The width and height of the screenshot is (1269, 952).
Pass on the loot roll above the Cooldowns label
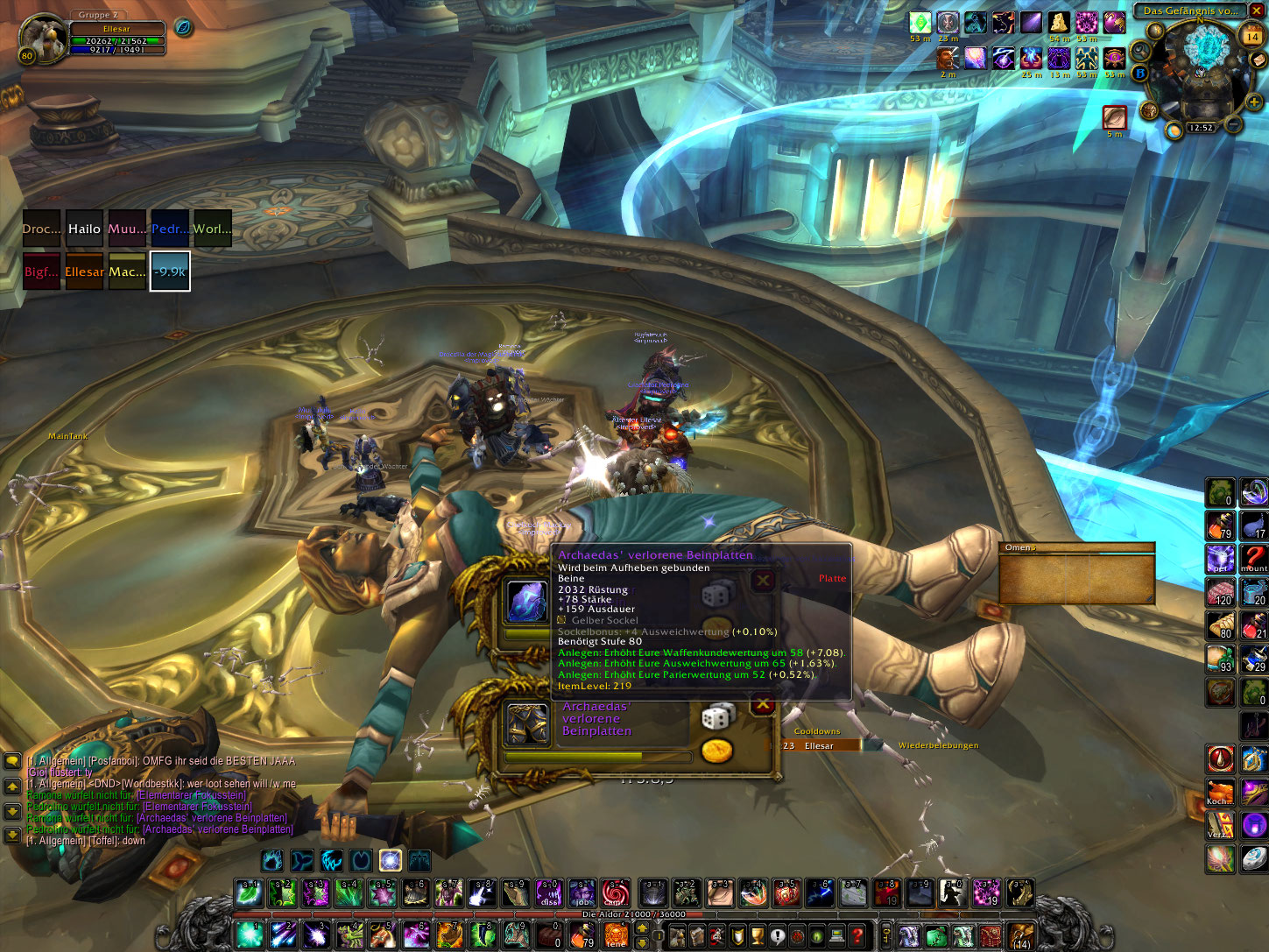click(x=763, y=704)
